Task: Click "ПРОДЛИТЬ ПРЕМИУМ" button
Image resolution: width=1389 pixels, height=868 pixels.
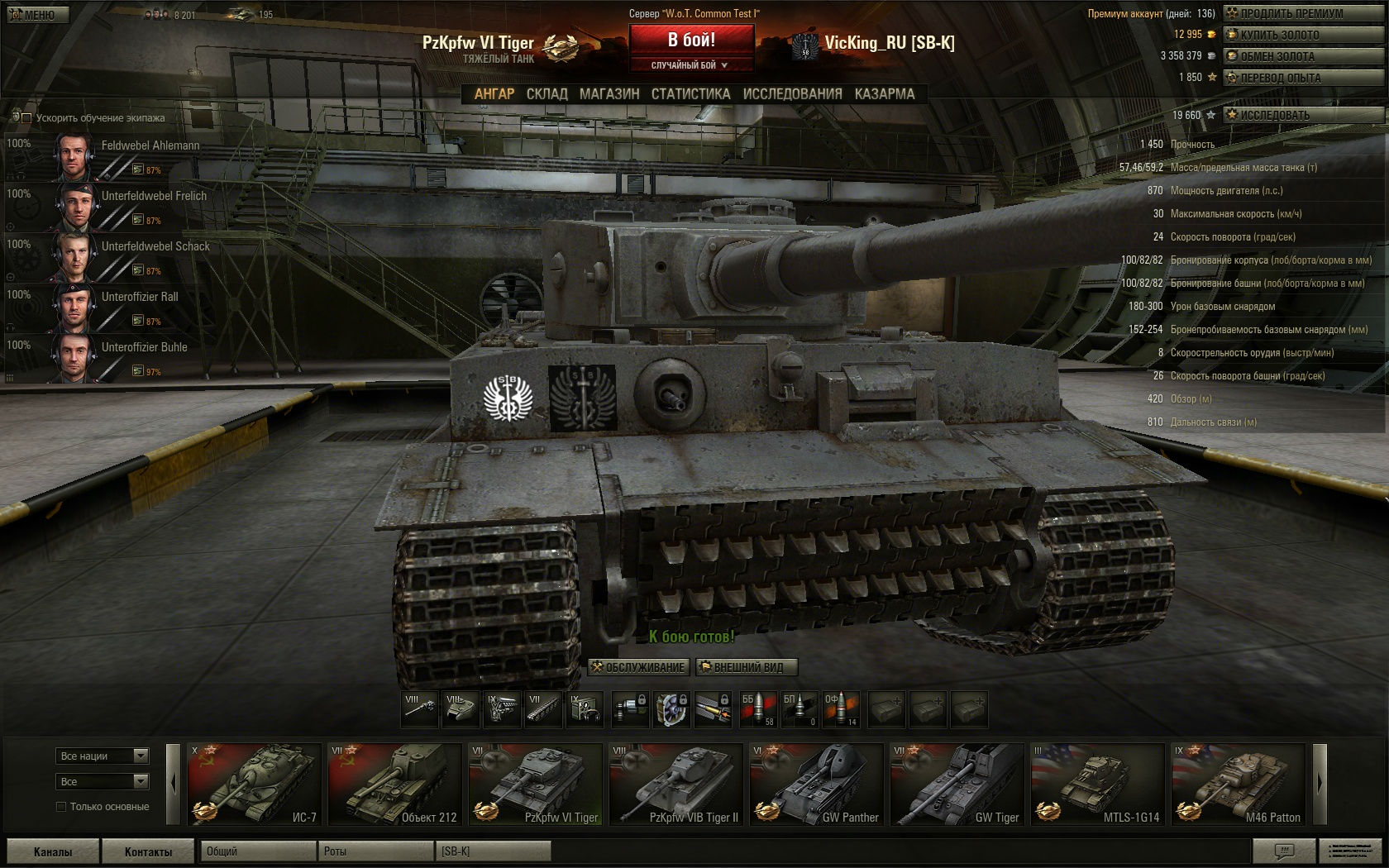Action: [1302, 13]
